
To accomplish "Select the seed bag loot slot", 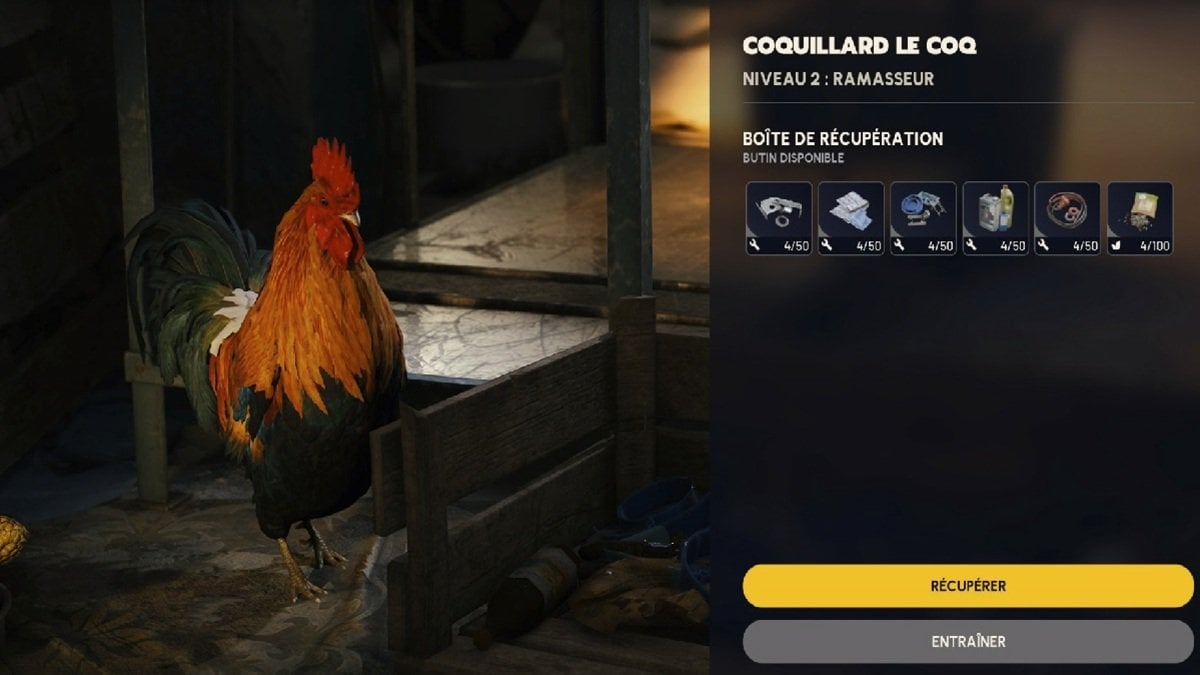I will (1140, 218).
